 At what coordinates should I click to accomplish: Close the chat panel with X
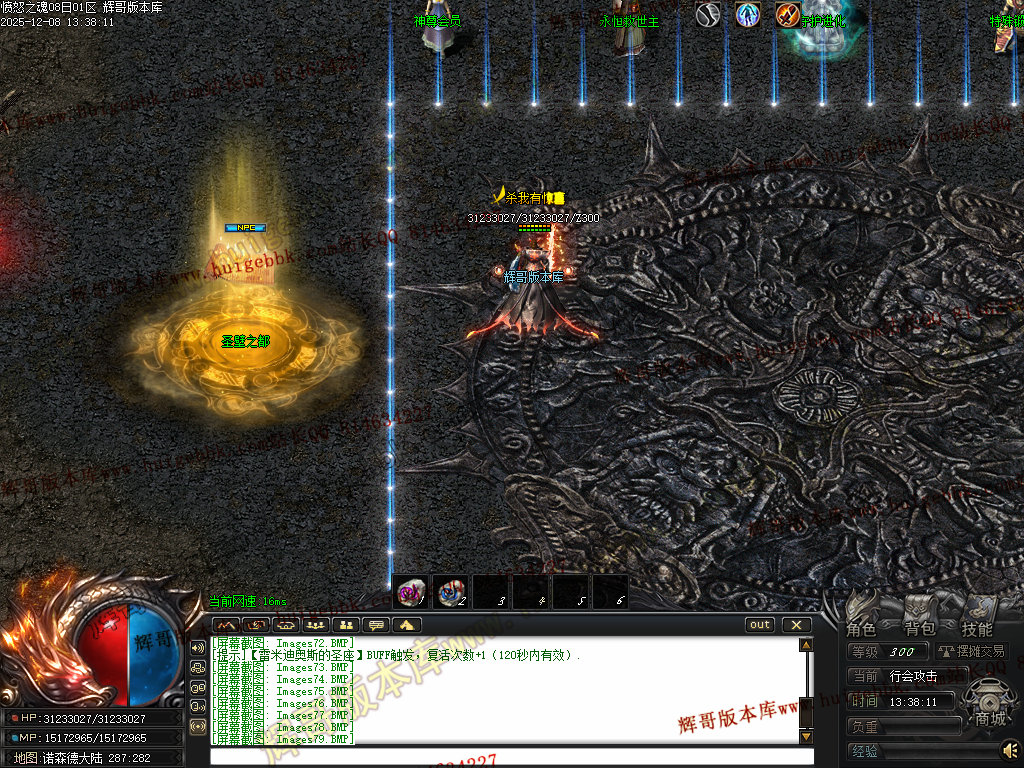[796, 625]
